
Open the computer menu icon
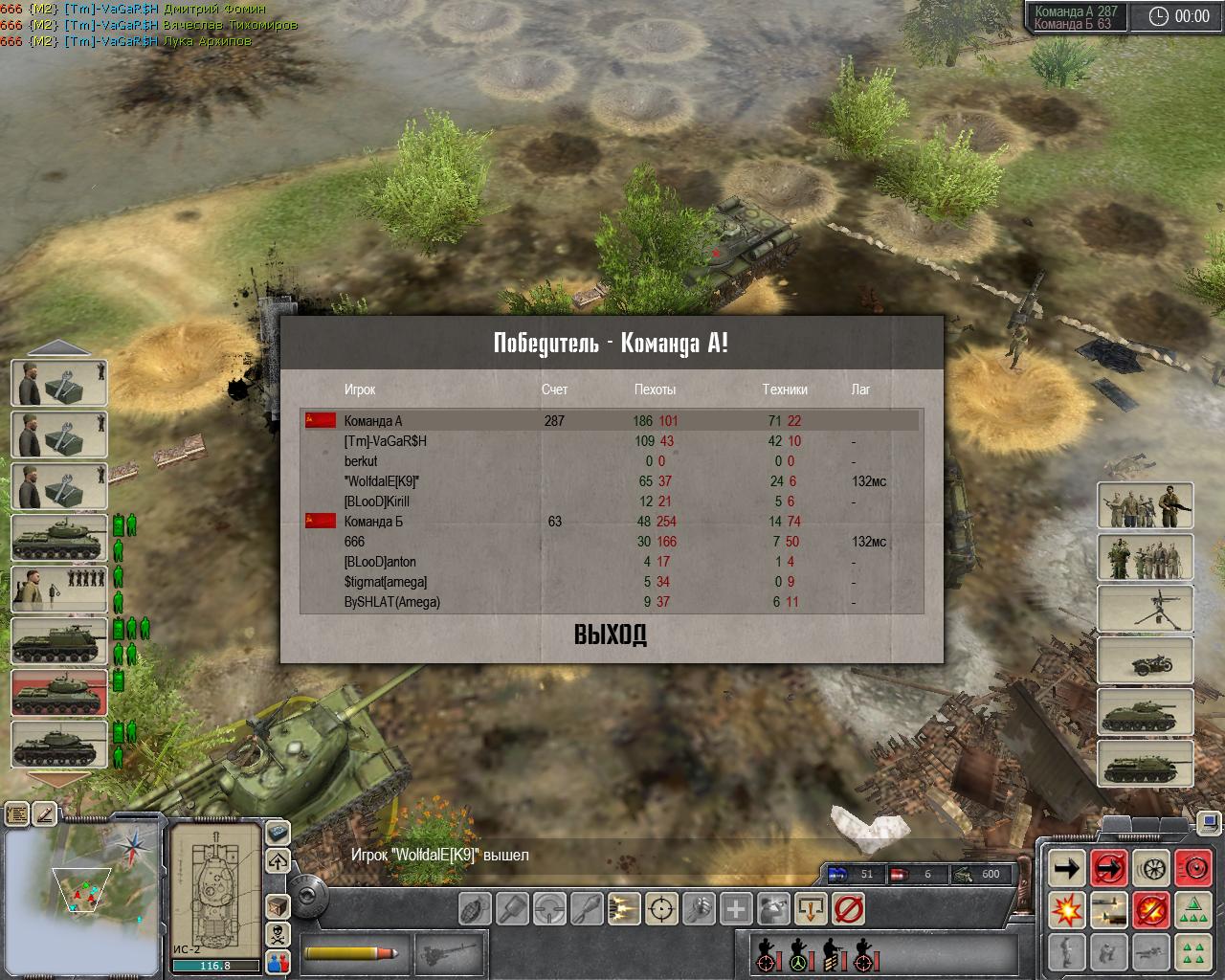pos(278,833)
